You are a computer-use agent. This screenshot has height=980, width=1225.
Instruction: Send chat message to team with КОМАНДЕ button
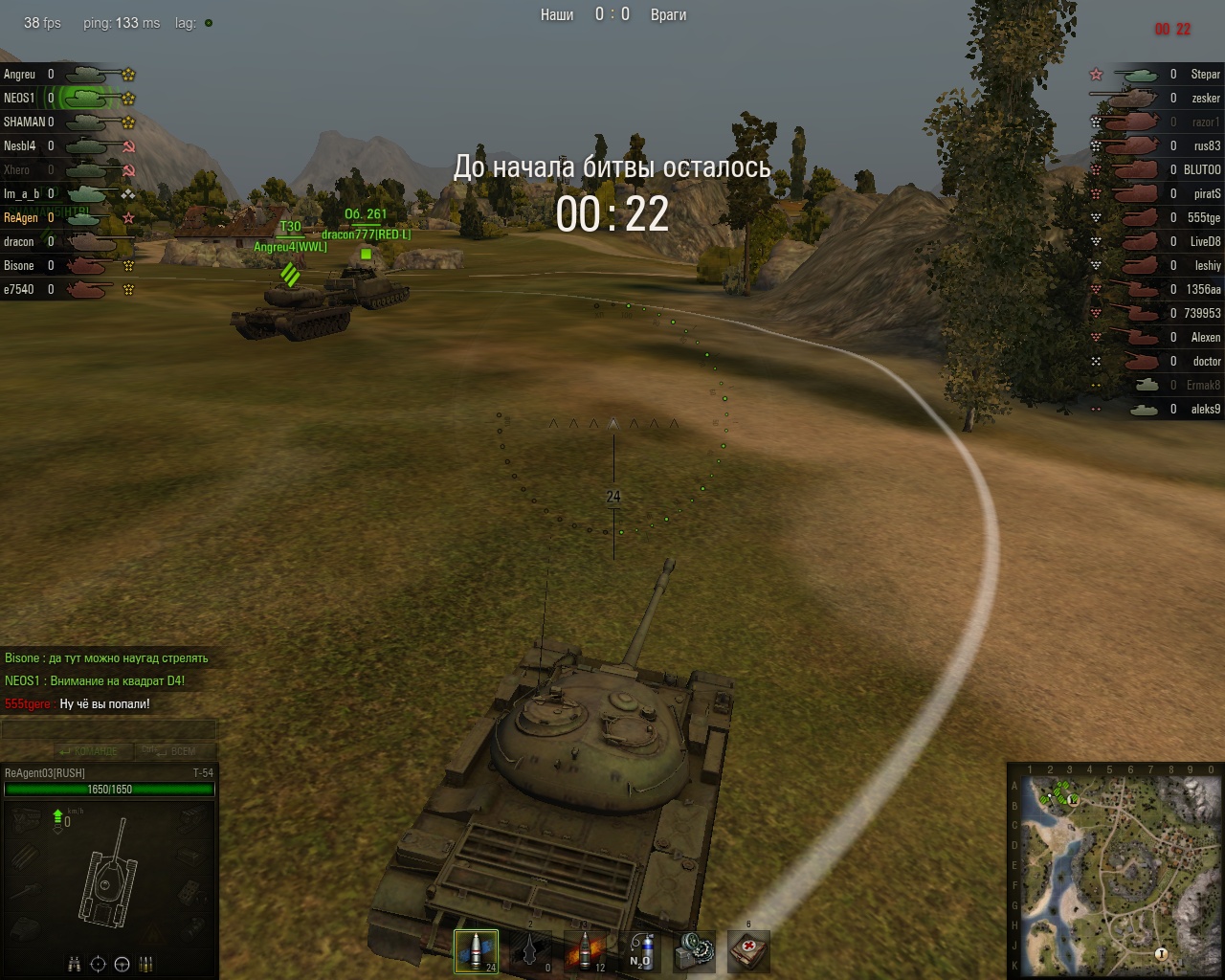pyautogui.click(x=90, y=751)
